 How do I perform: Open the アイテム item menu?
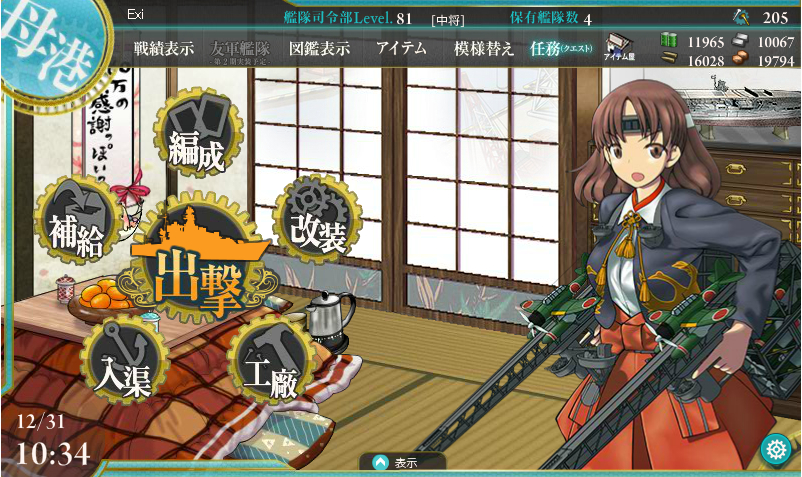pyautogui.click(x=401, y=49)
